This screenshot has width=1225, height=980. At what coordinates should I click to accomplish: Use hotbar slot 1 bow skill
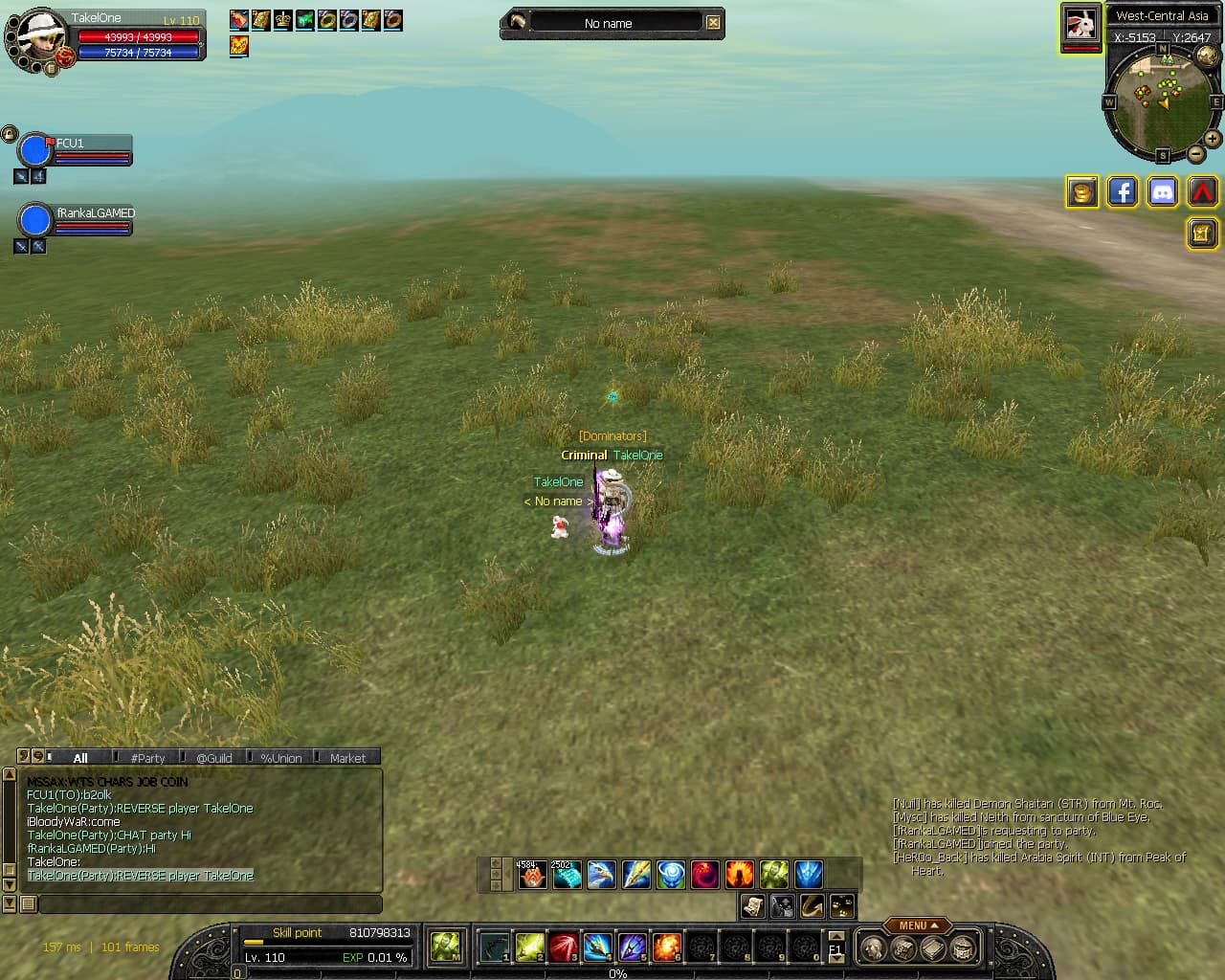[495, 947]
